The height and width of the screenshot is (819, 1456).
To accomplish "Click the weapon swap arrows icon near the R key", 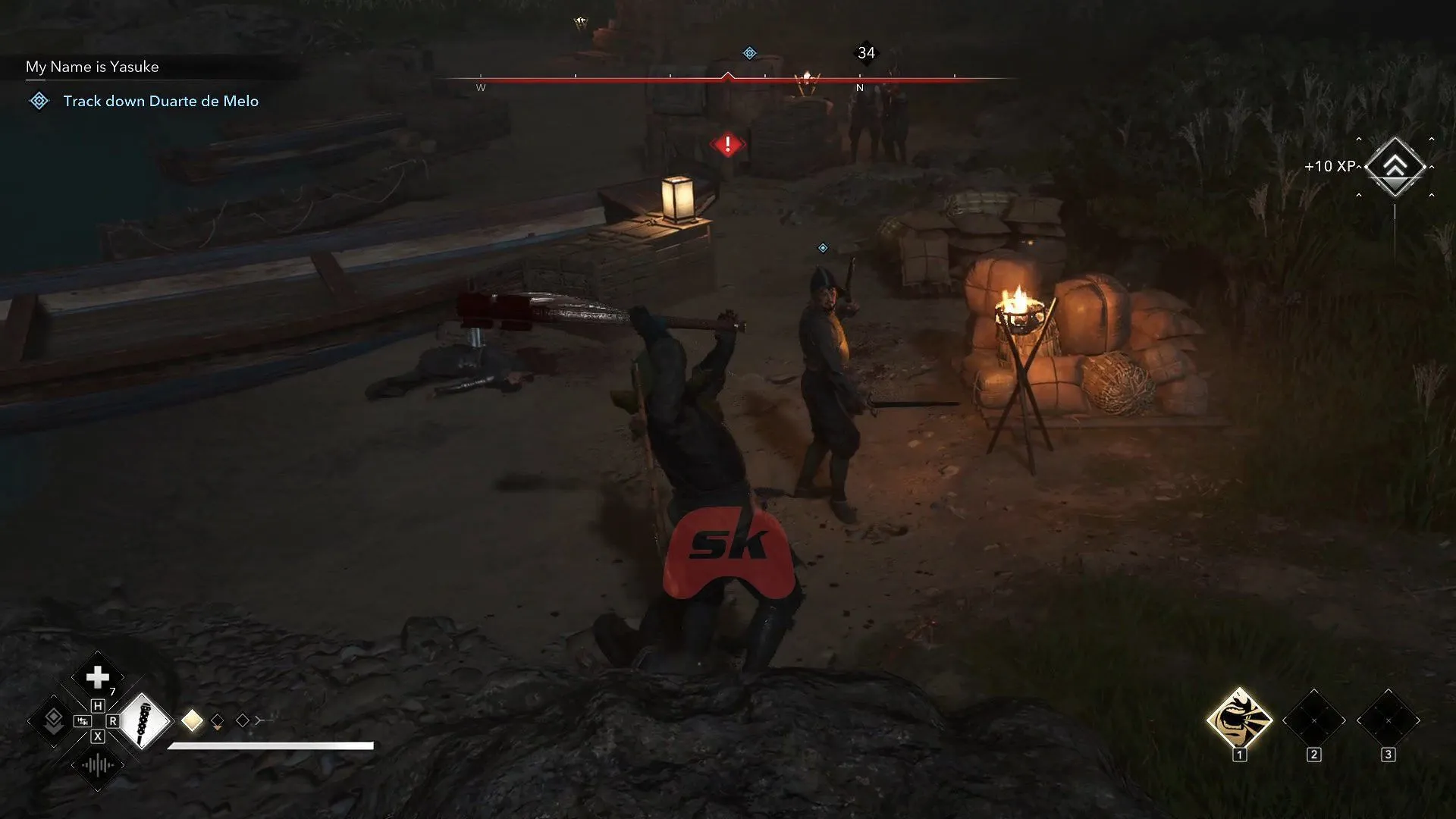I will (82, 722).
